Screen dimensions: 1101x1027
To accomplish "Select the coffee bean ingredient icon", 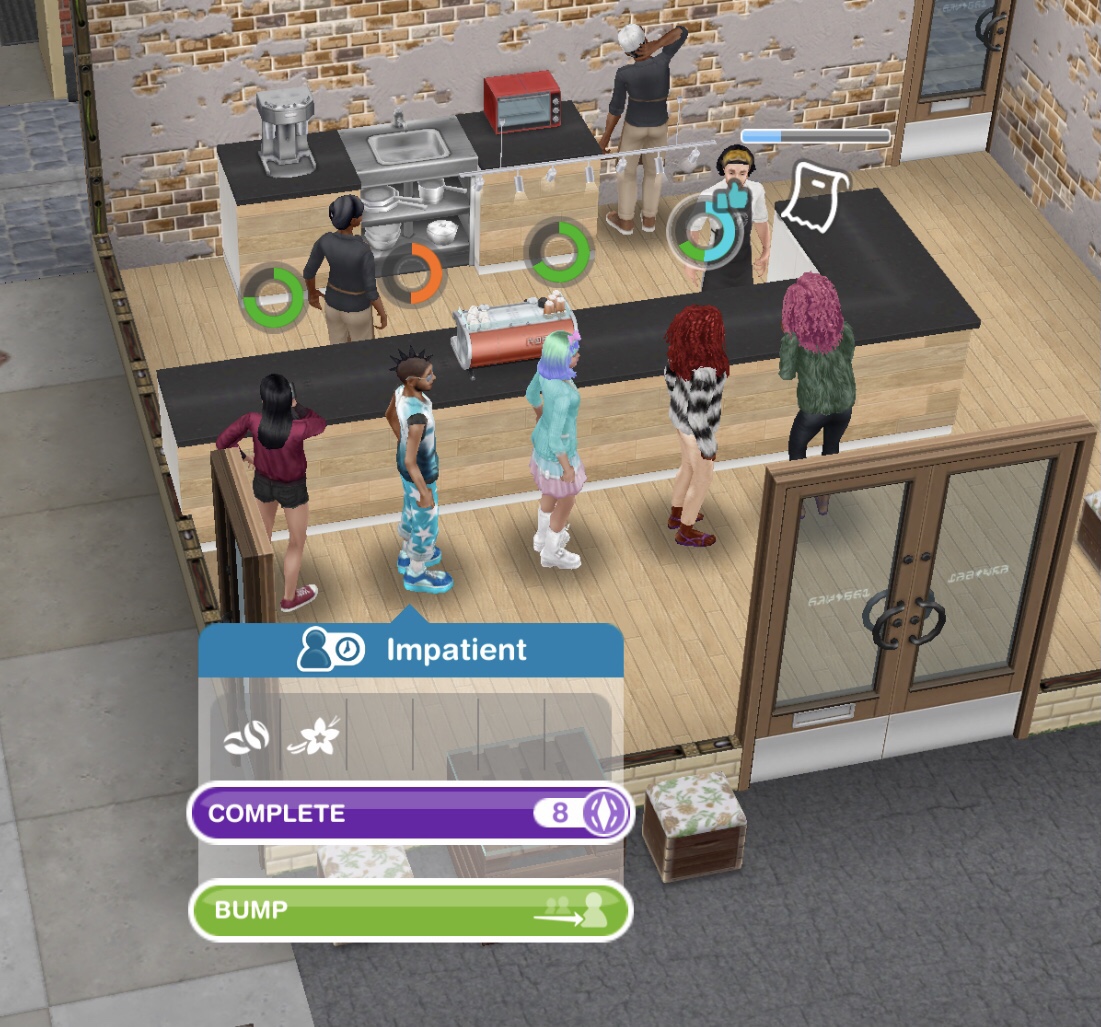I will 246,738.
